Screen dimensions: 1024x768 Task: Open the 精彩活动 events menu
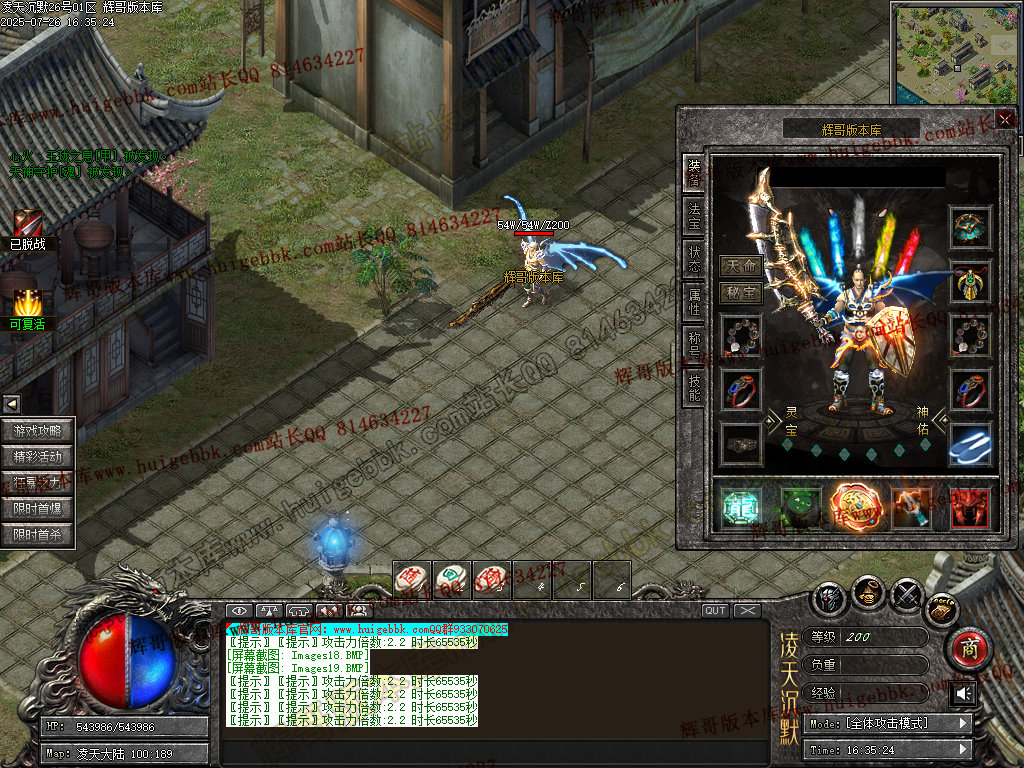tap(38, 457)
